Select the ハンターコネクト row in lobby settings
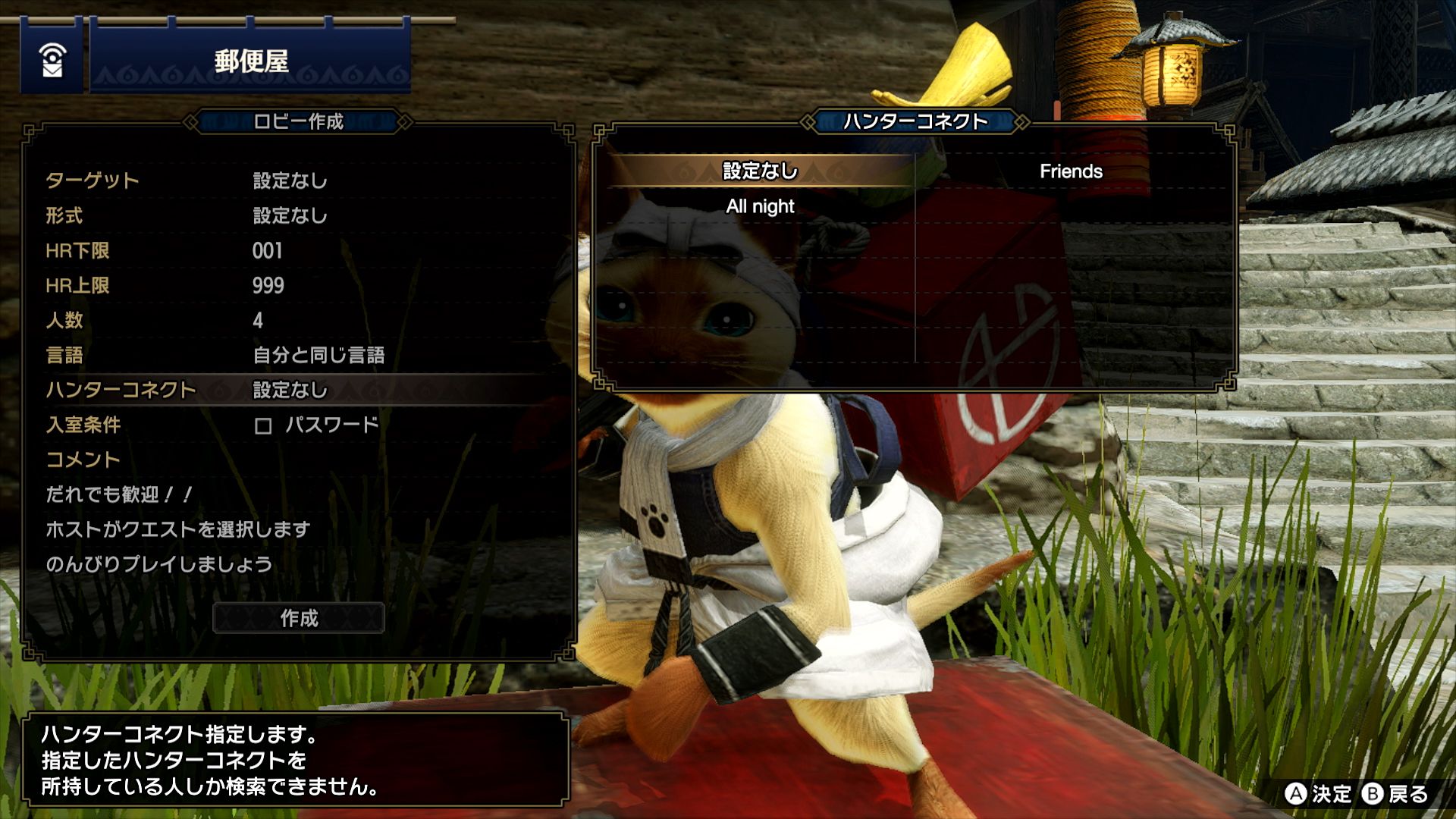 pyautogui.click(x=296, y=390)
